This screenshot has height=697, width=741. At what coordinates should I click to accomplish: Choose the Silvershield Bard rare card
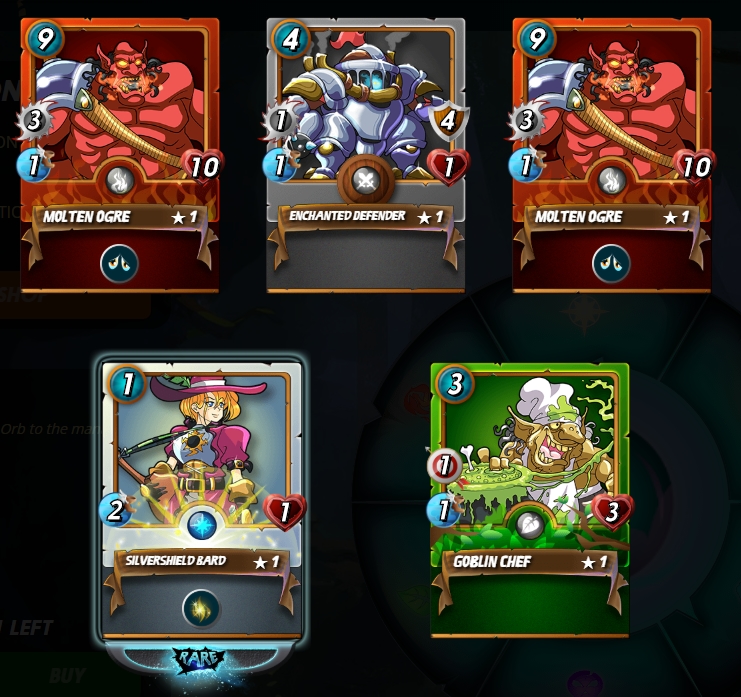click(202, 480)
